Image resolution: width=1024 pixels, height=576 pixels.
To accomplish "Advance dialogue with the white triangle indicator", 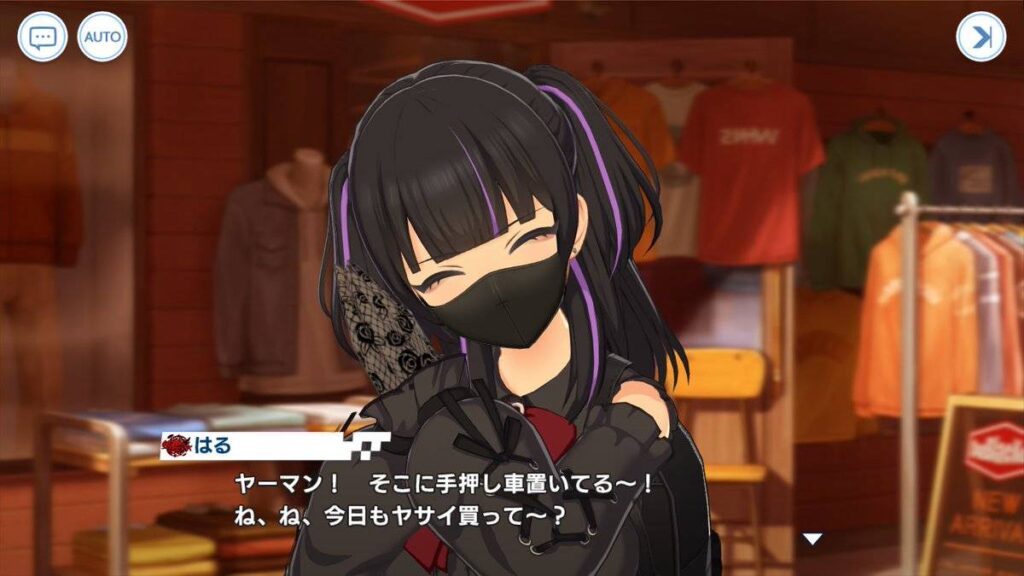I will (813, 539).
